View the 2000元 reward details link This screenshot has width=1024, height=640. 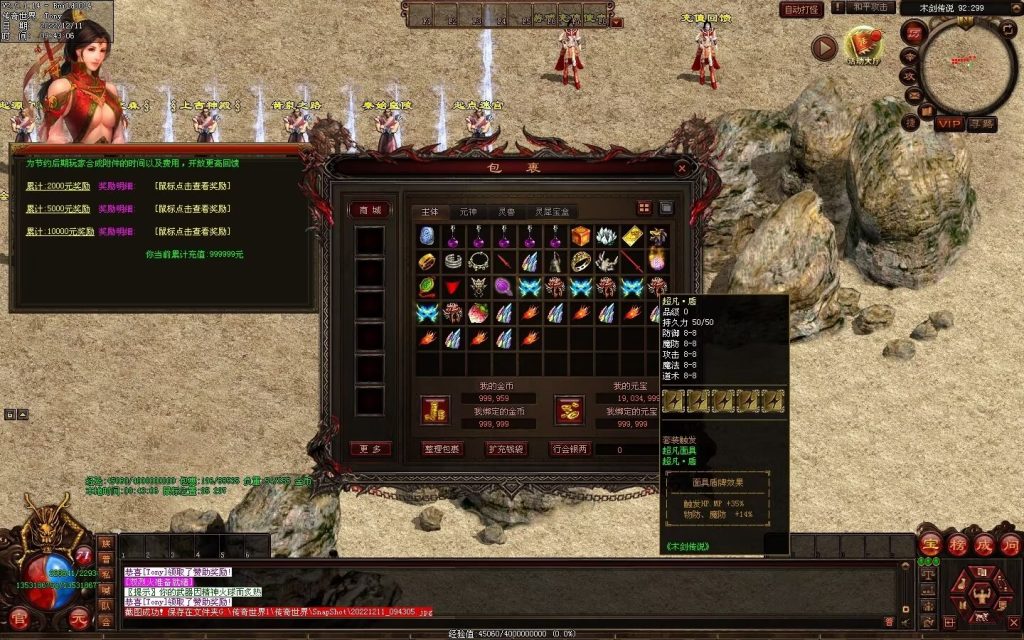[x=114, y=185]
